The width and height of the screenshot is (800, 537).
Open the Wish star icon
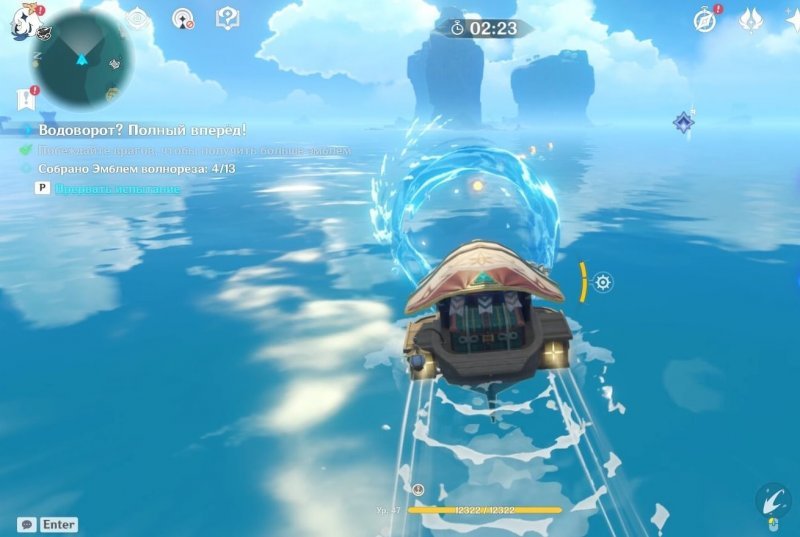pos(791,20)
